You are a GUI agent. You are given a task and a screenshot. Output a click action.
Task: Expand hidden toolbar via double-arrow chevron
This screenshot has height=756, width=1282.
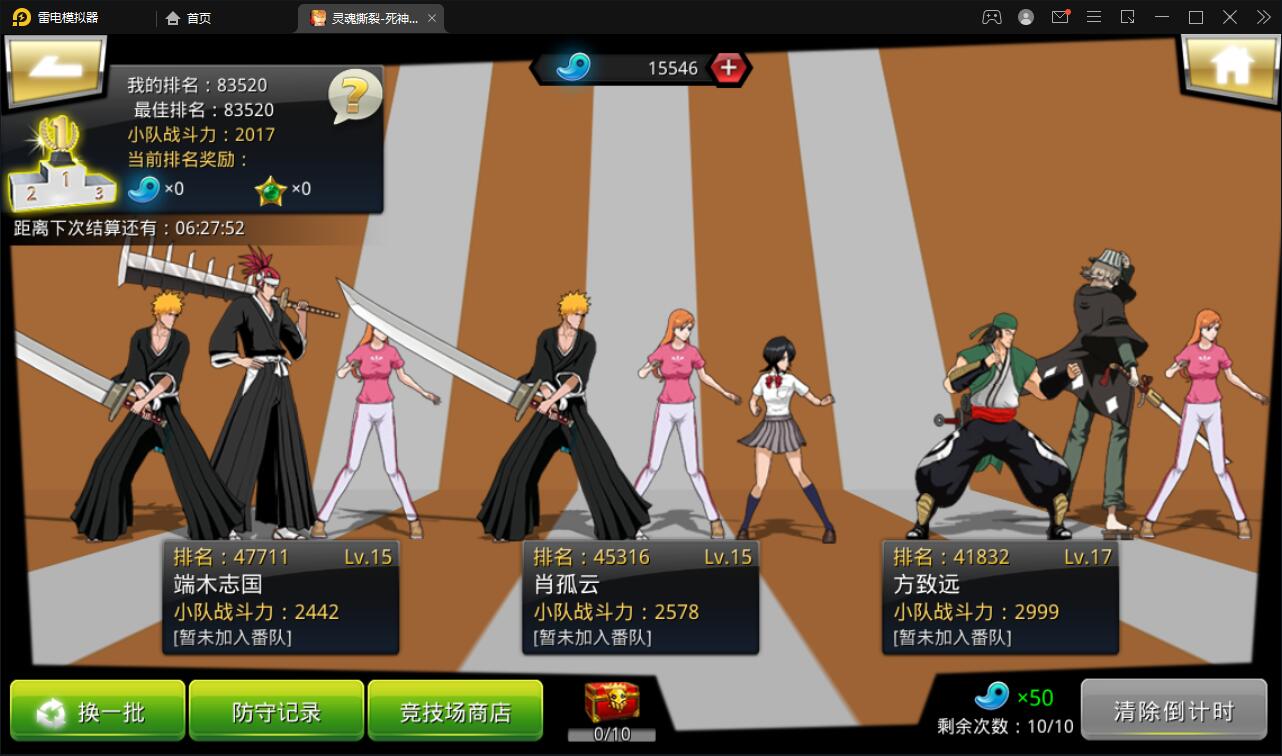1263,16
